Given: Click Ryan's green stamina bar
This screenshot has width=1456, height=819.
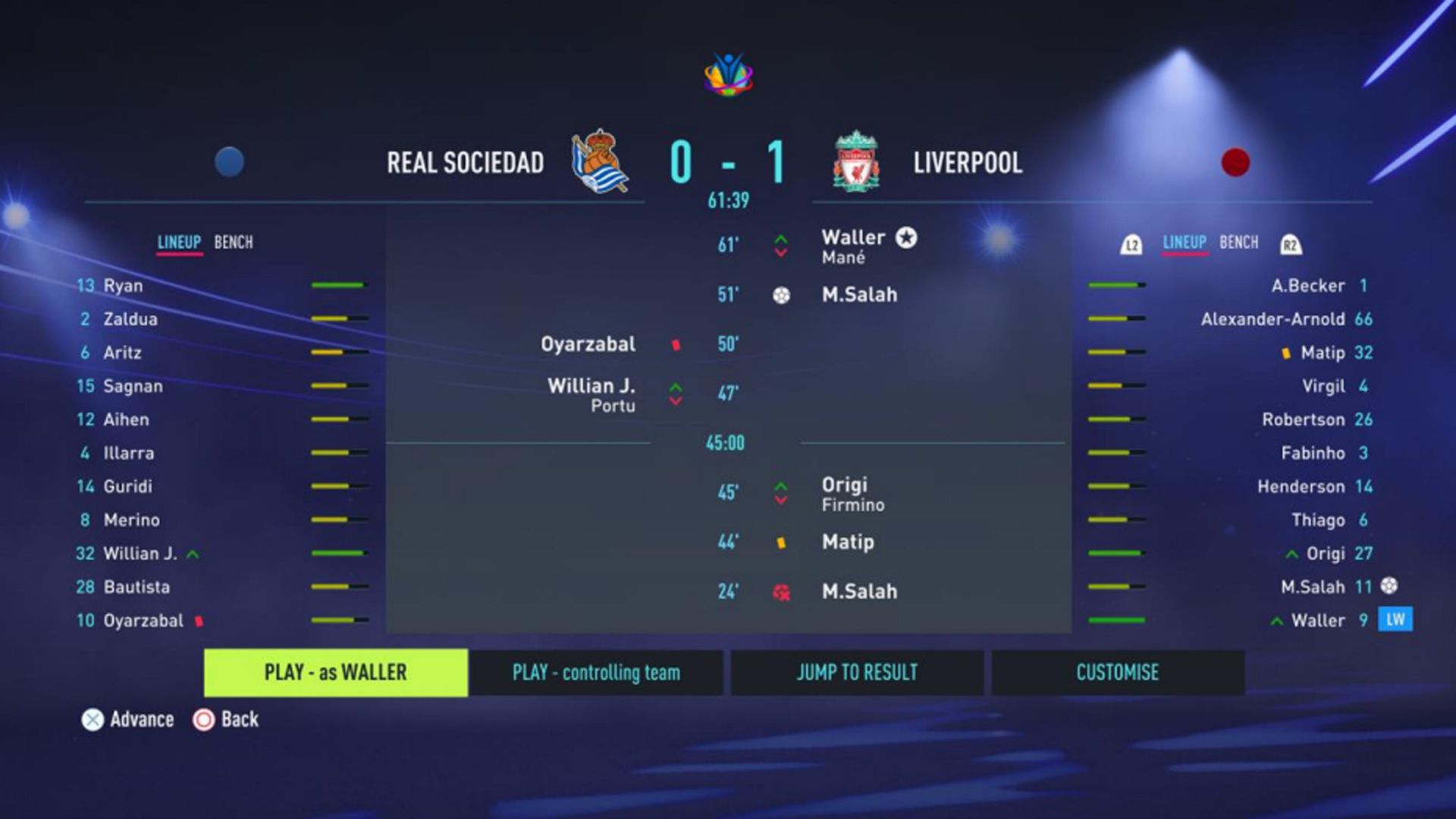Looking at the screenshot, I should pos(336,286).
